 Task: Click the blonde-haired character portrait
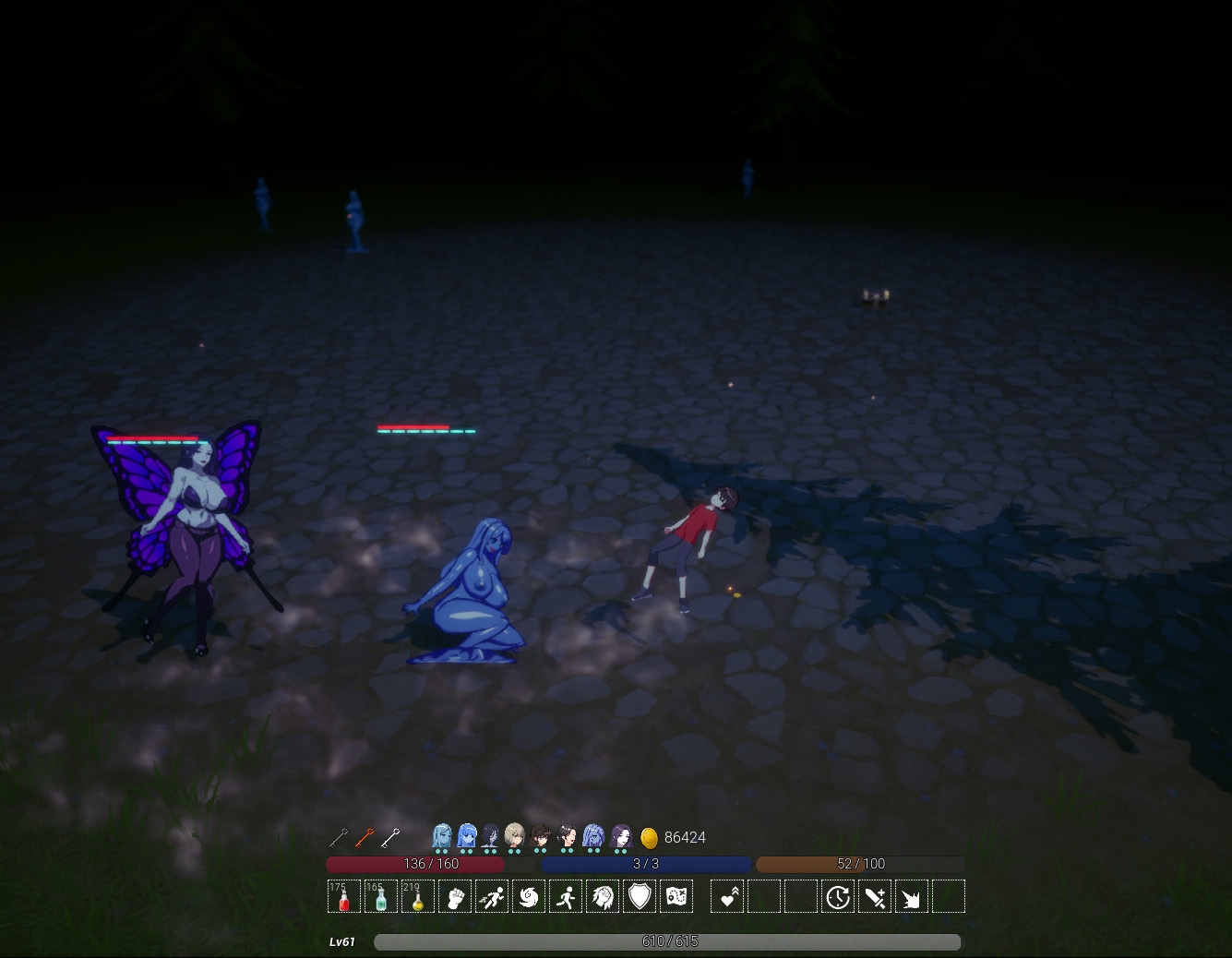click(515, 836)
